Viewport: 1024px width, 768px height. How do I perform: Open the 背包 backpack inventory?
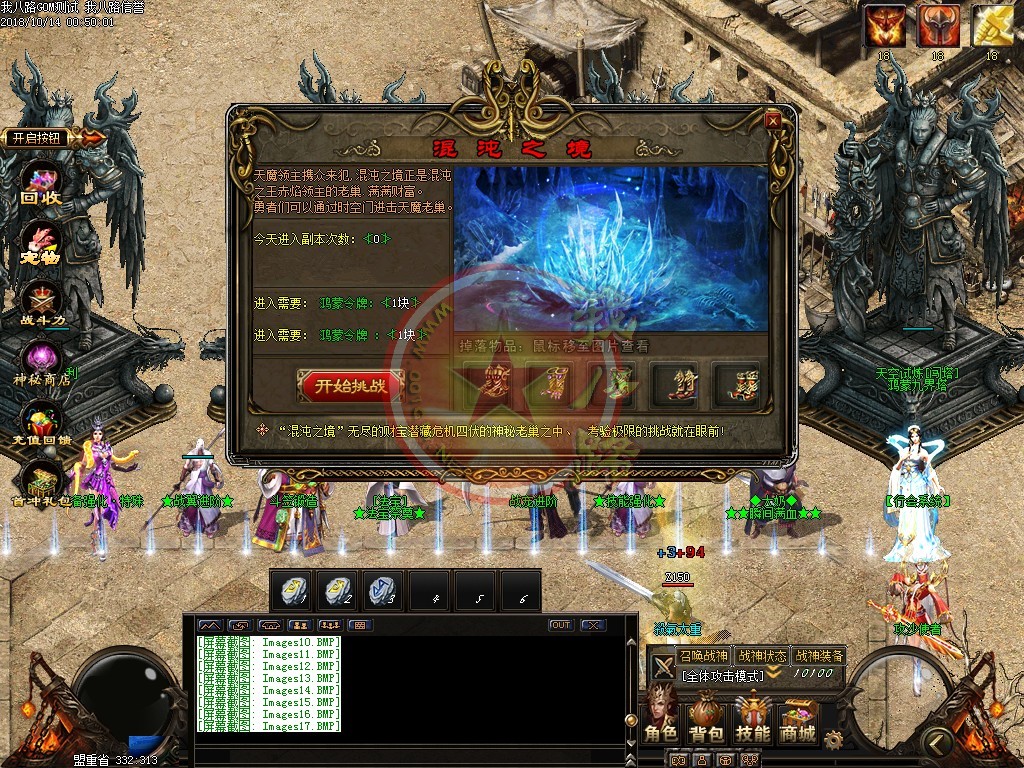pos(706,716)
